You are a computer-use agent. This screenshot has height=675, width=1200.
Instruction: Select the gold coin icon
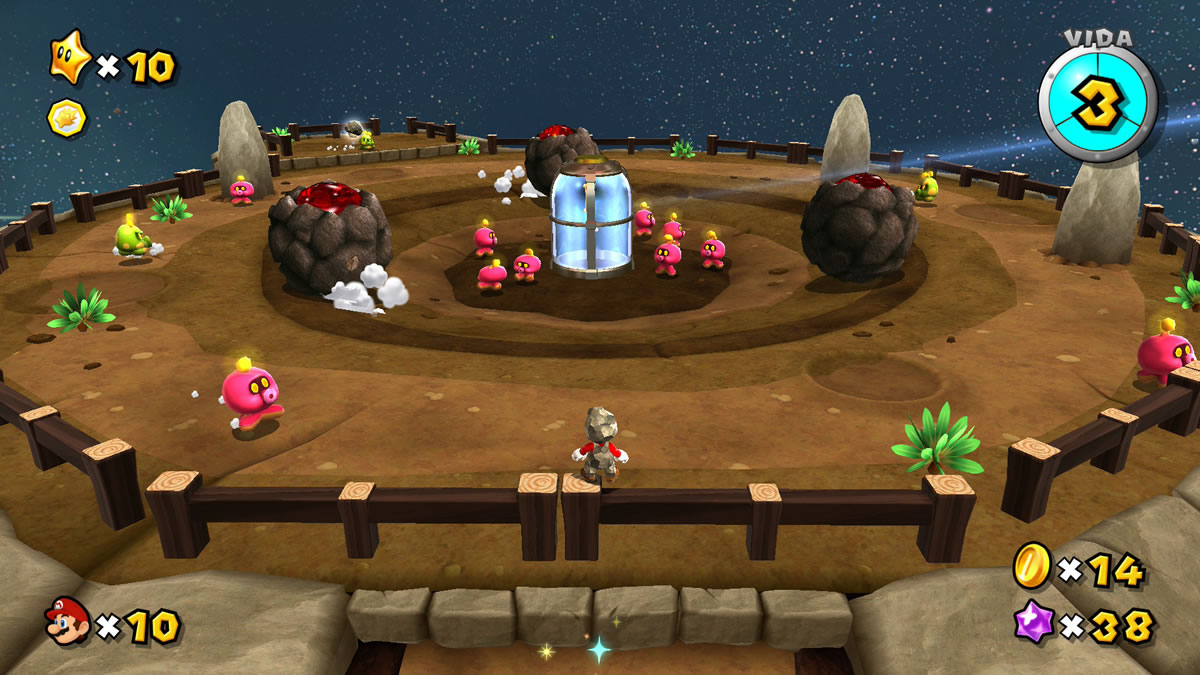point(1030,565)
